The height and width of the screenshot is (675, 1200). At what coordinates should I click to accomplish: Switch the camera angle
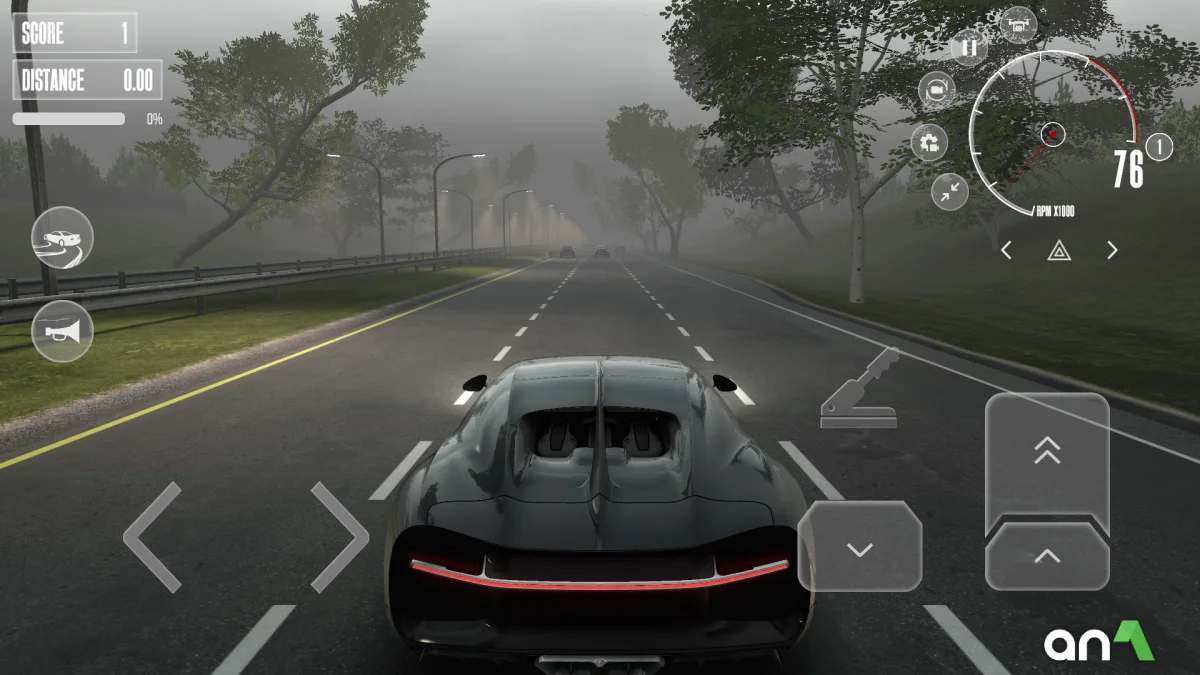pyautogui.click(x=937, y=91)
